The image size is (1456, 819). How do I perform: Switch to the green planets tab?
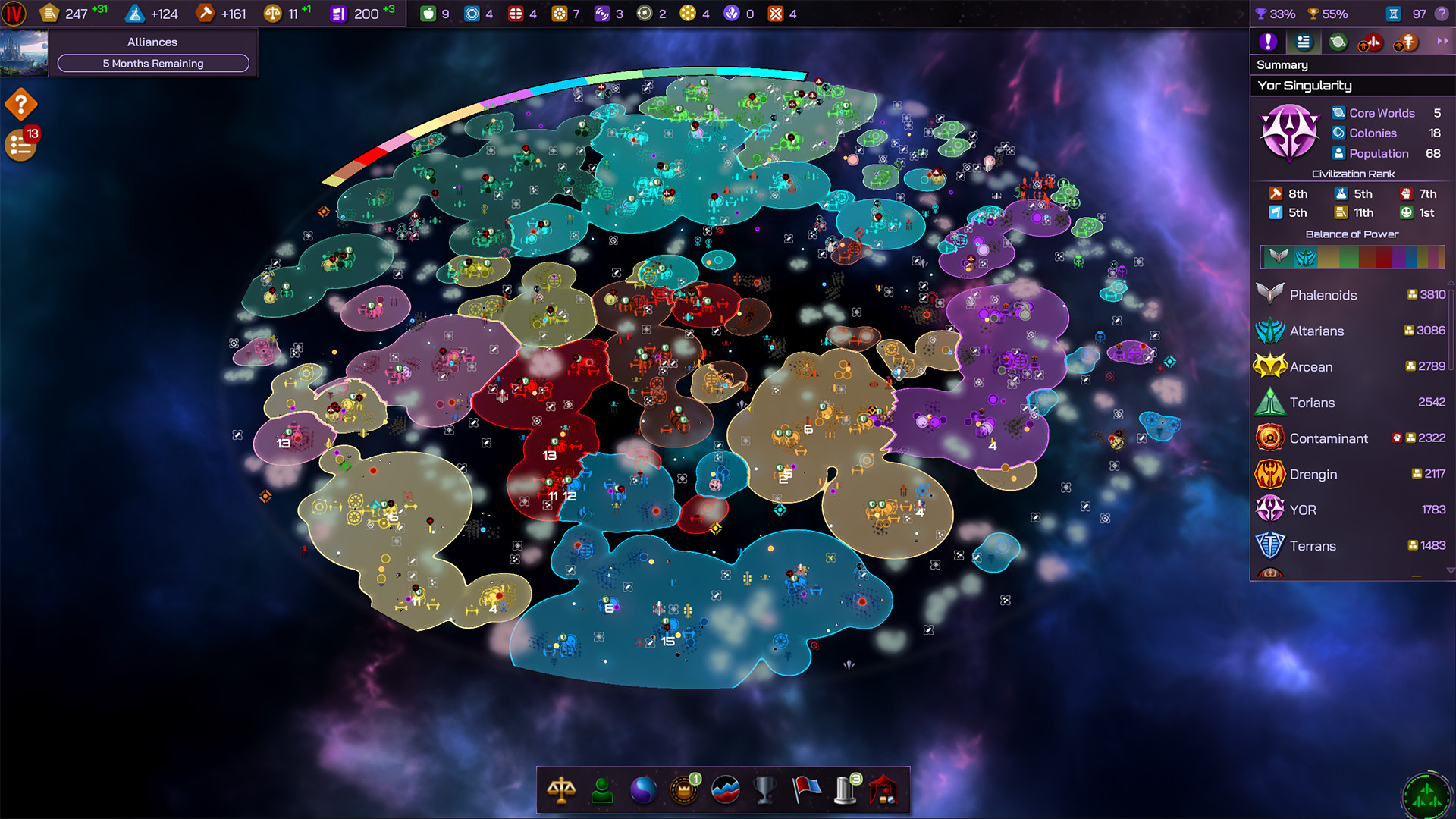1337,42
